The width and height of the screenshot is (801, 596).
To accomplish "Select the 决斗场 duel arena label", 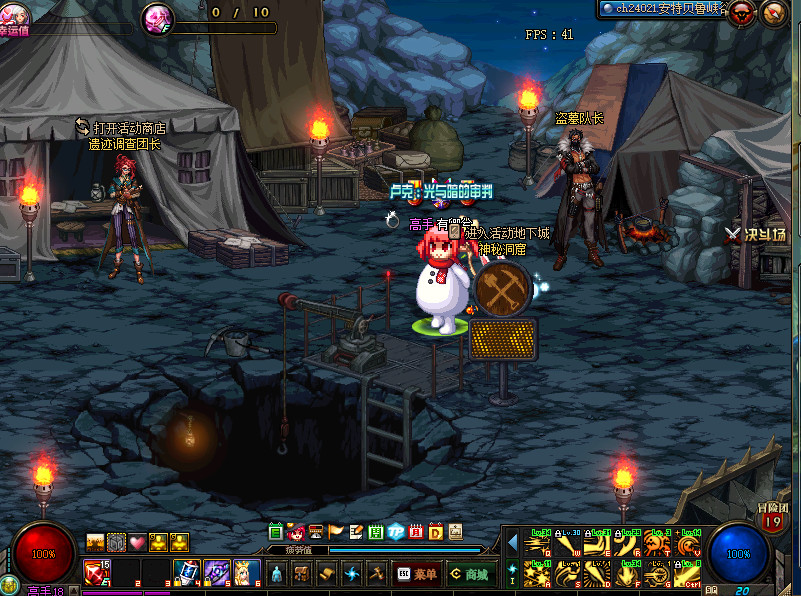I will tap(756, 234).
